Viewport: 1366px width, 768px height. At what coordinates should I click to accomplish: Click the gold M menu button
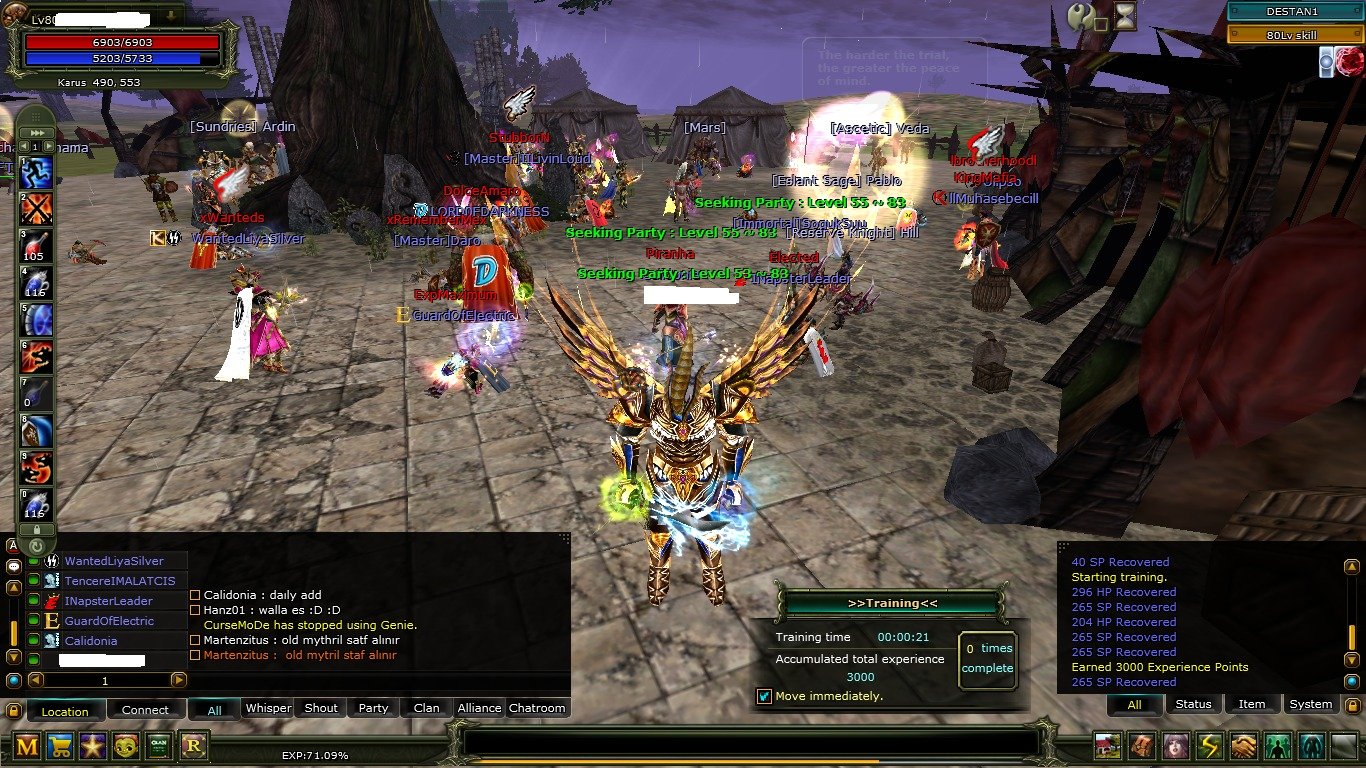[27, 745]
